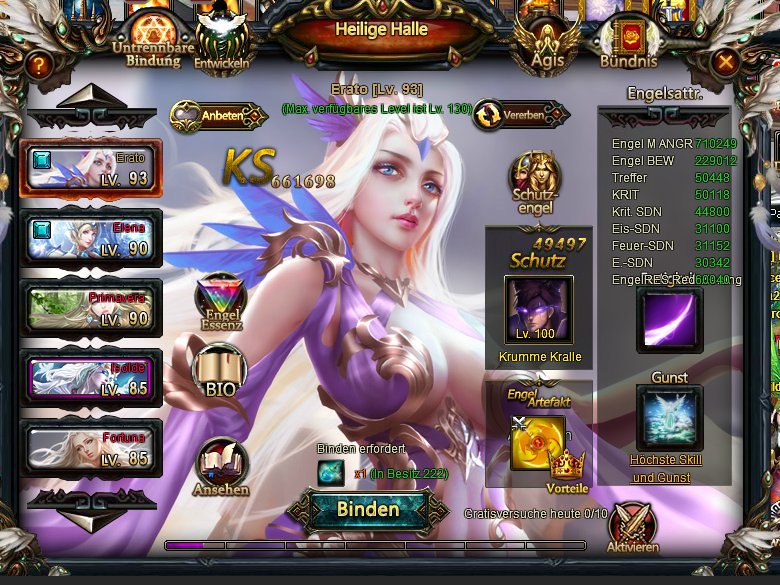Open the Schutzengel icon

pos(532,180)
